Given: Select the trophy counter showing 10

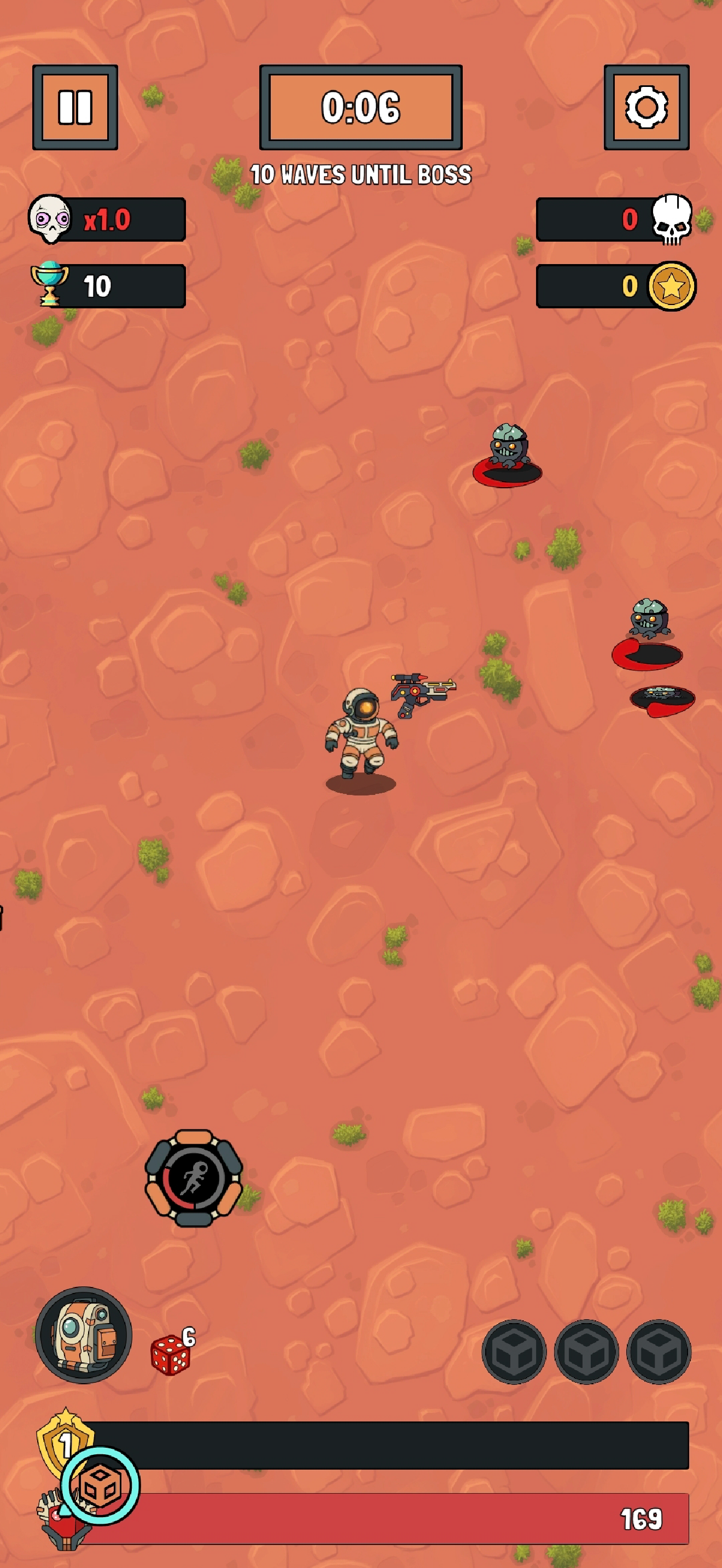Looking at the screenshot, I should tap(107, 285).
